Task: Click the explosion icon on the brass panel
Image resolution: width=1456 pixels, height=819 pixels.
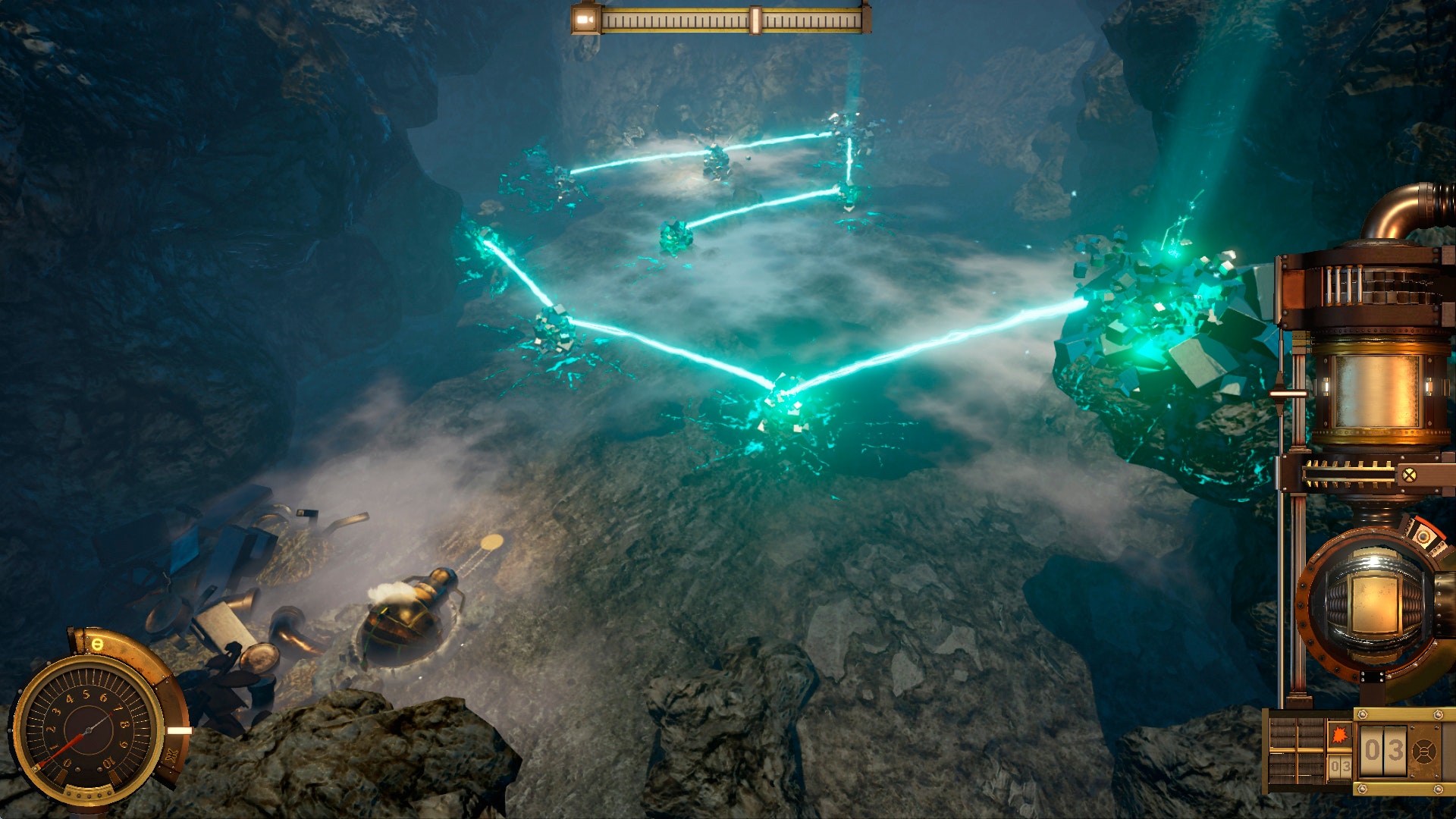Action: 1339,736
